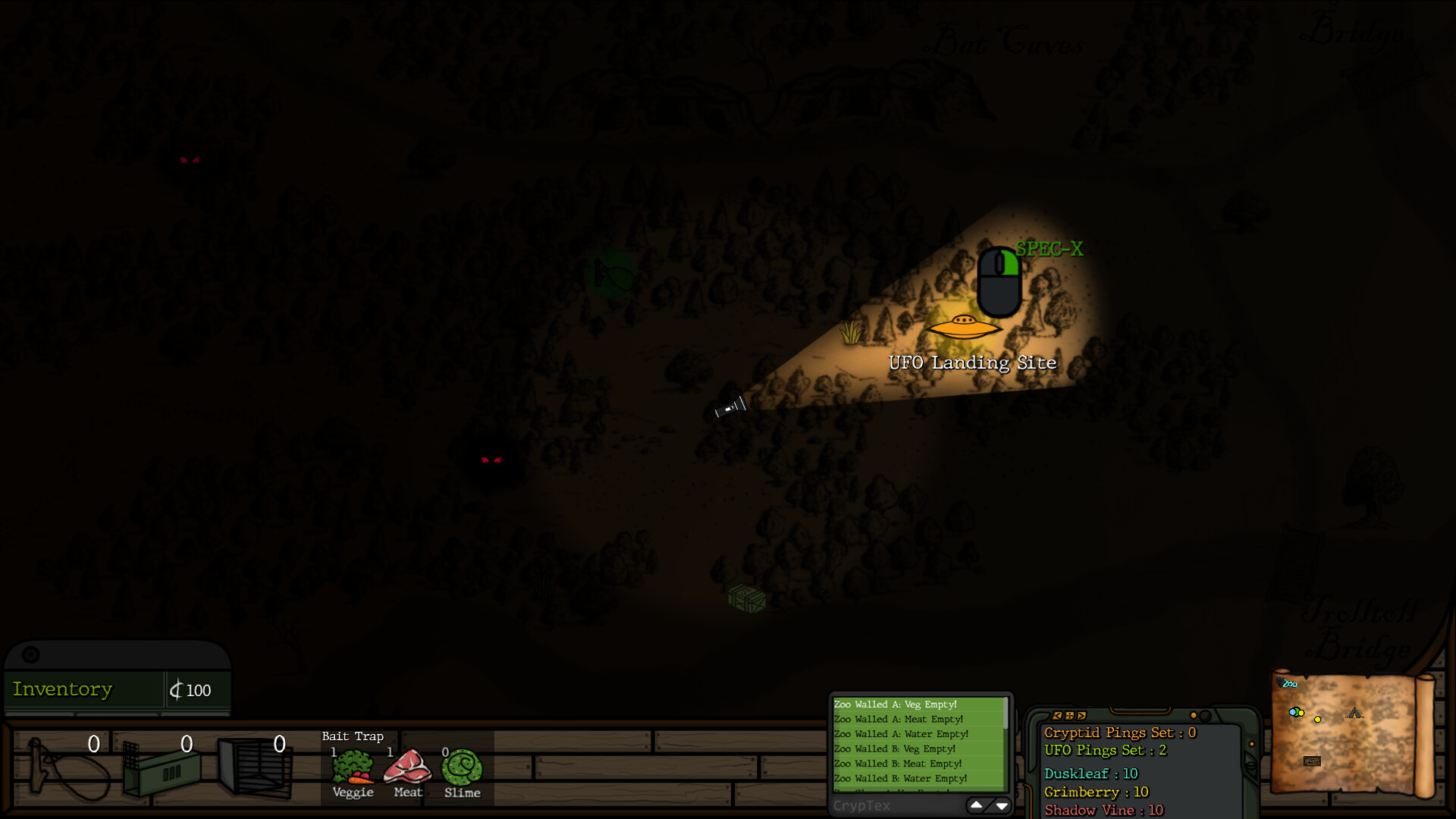Toggle the small orange light on the device edge
The image size is (1456, 819).
[x=1252, y=744]
